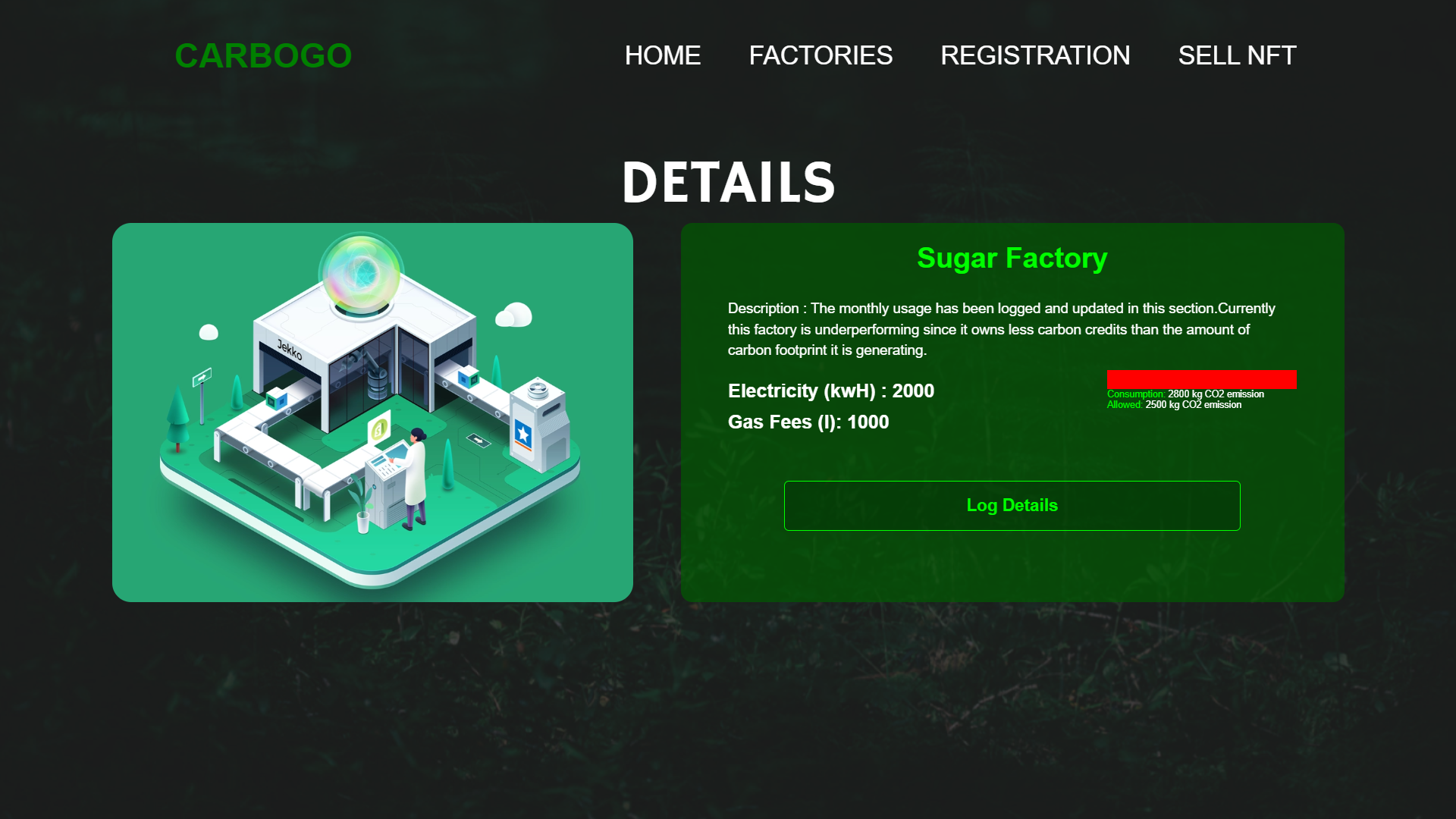
Task: Click the star-labeled machine in the illustration
Action: tap(522, 432)
